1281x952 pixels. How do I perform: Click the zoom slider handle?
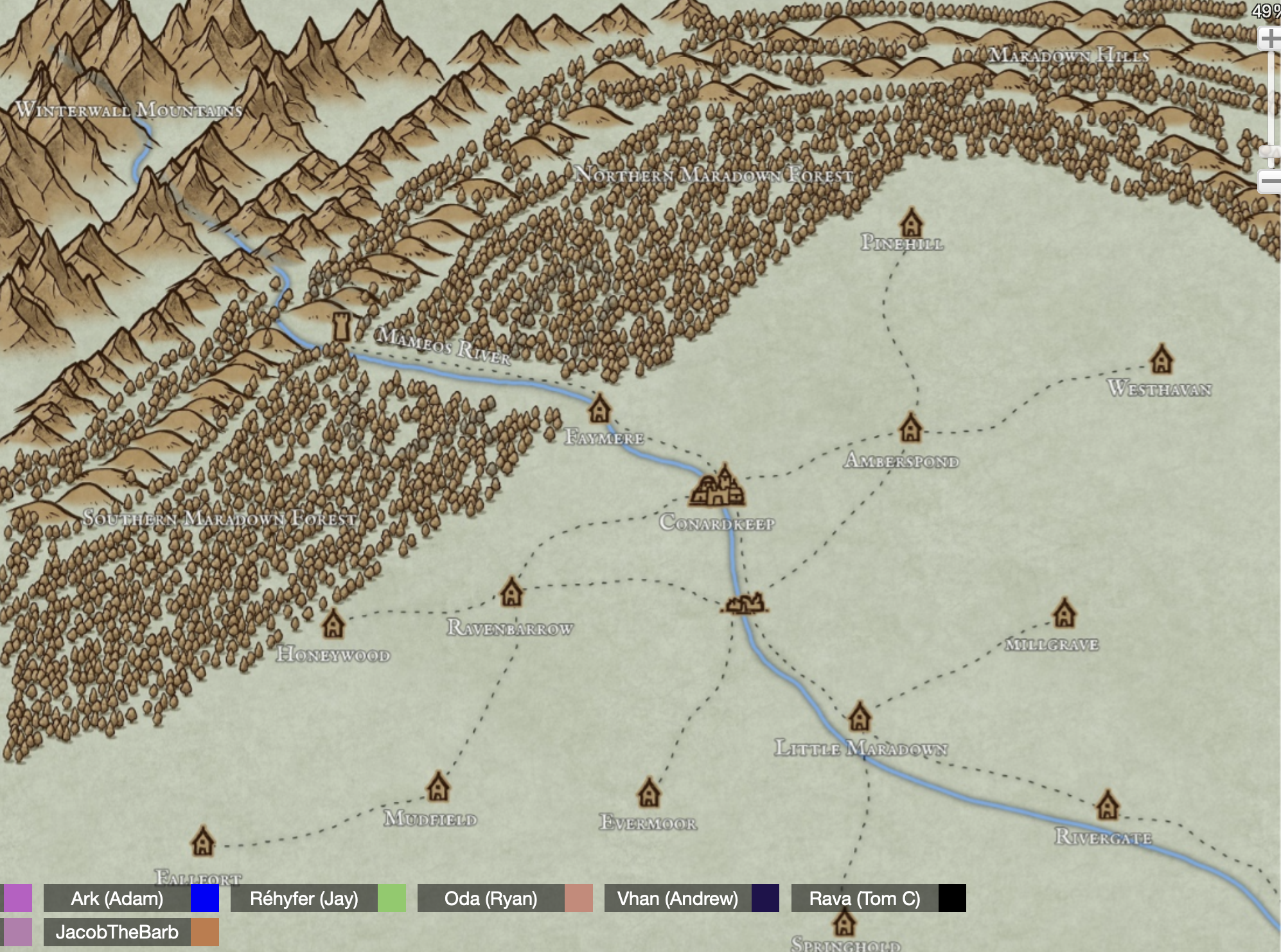(1270, 153)
